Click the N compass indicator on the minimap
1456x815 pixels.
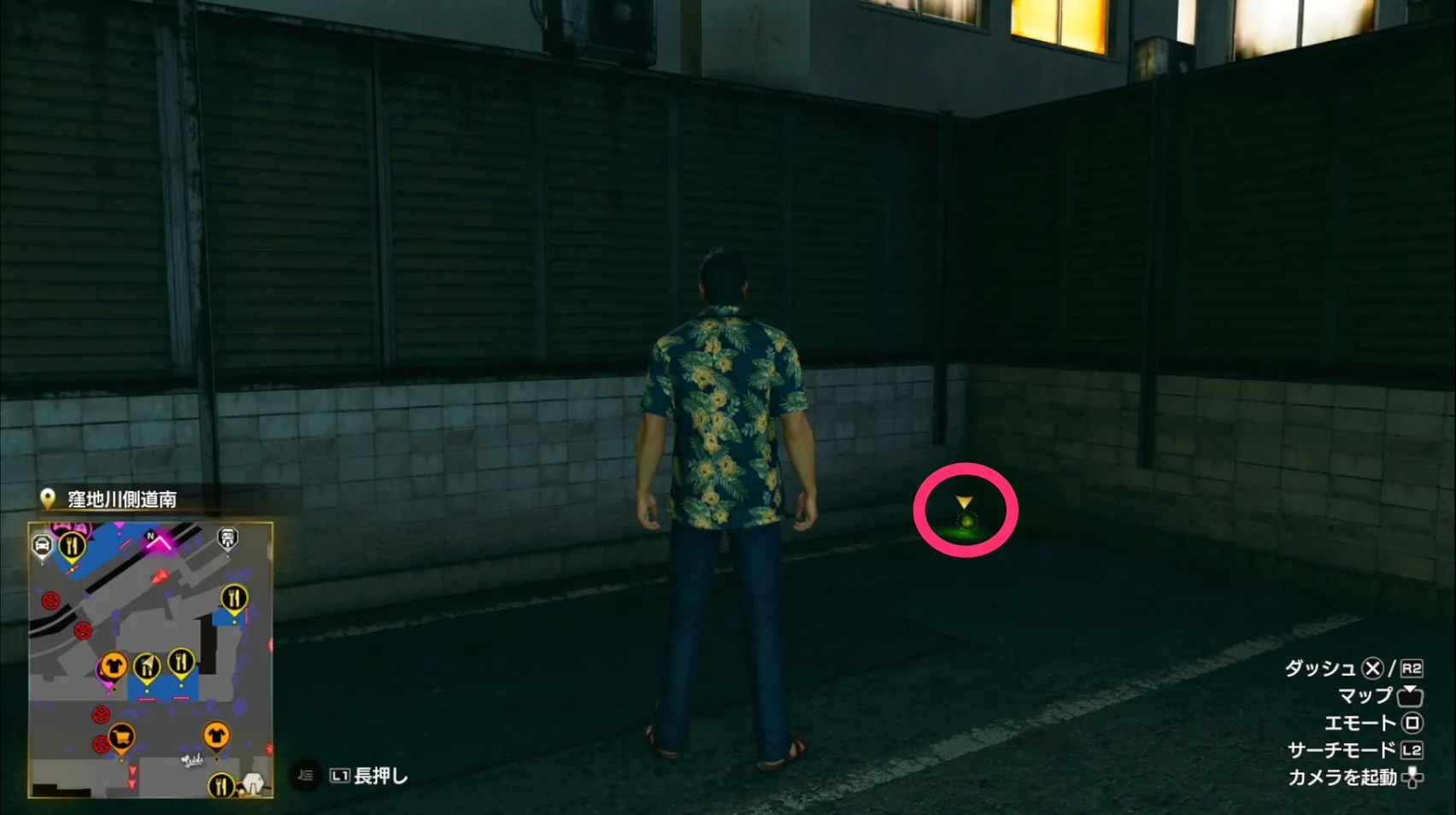[x=150, y=536]
